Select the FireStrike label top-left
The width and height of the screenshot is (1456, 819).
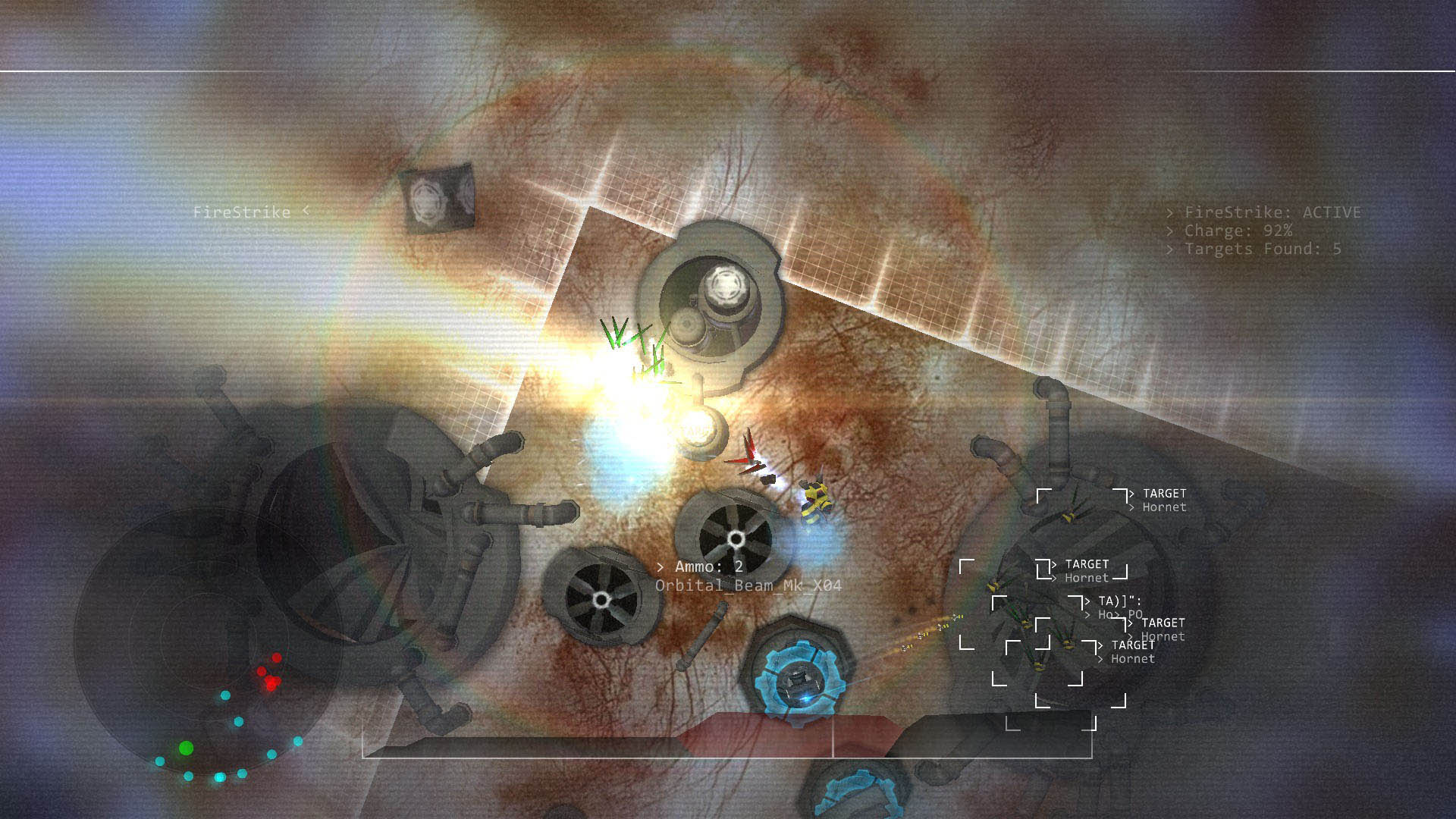pos(243,212)
